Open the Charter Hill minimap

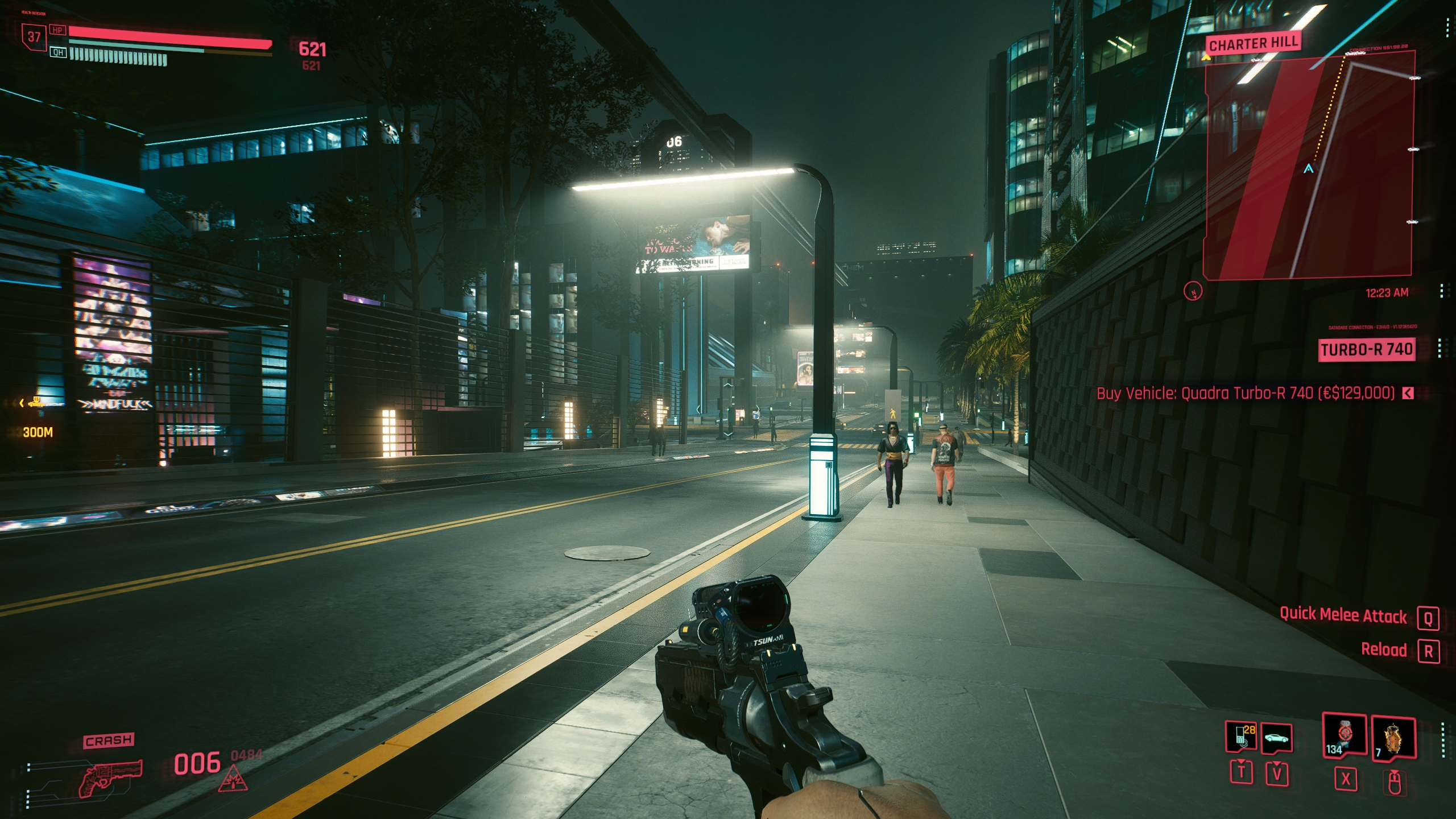[x=1309, y=165]
